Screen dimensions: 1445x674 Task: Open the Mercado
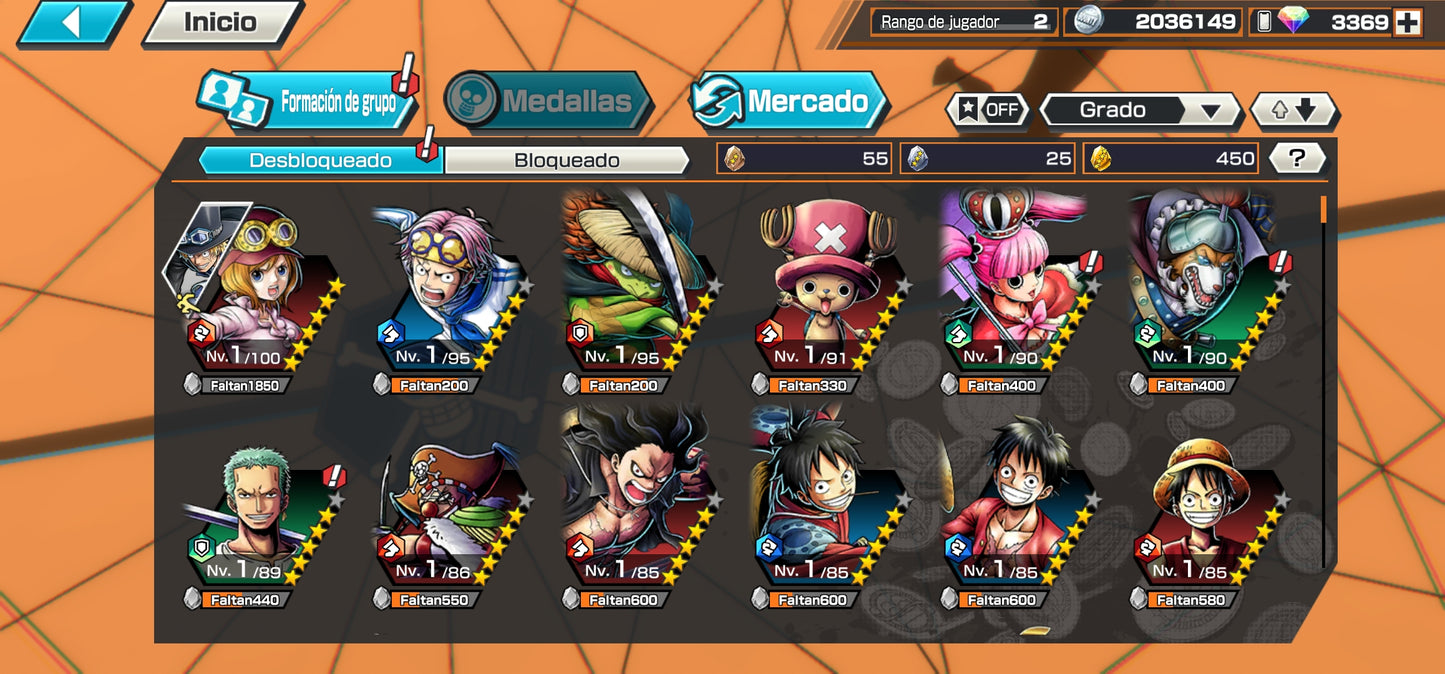click(x=788, y=101)
